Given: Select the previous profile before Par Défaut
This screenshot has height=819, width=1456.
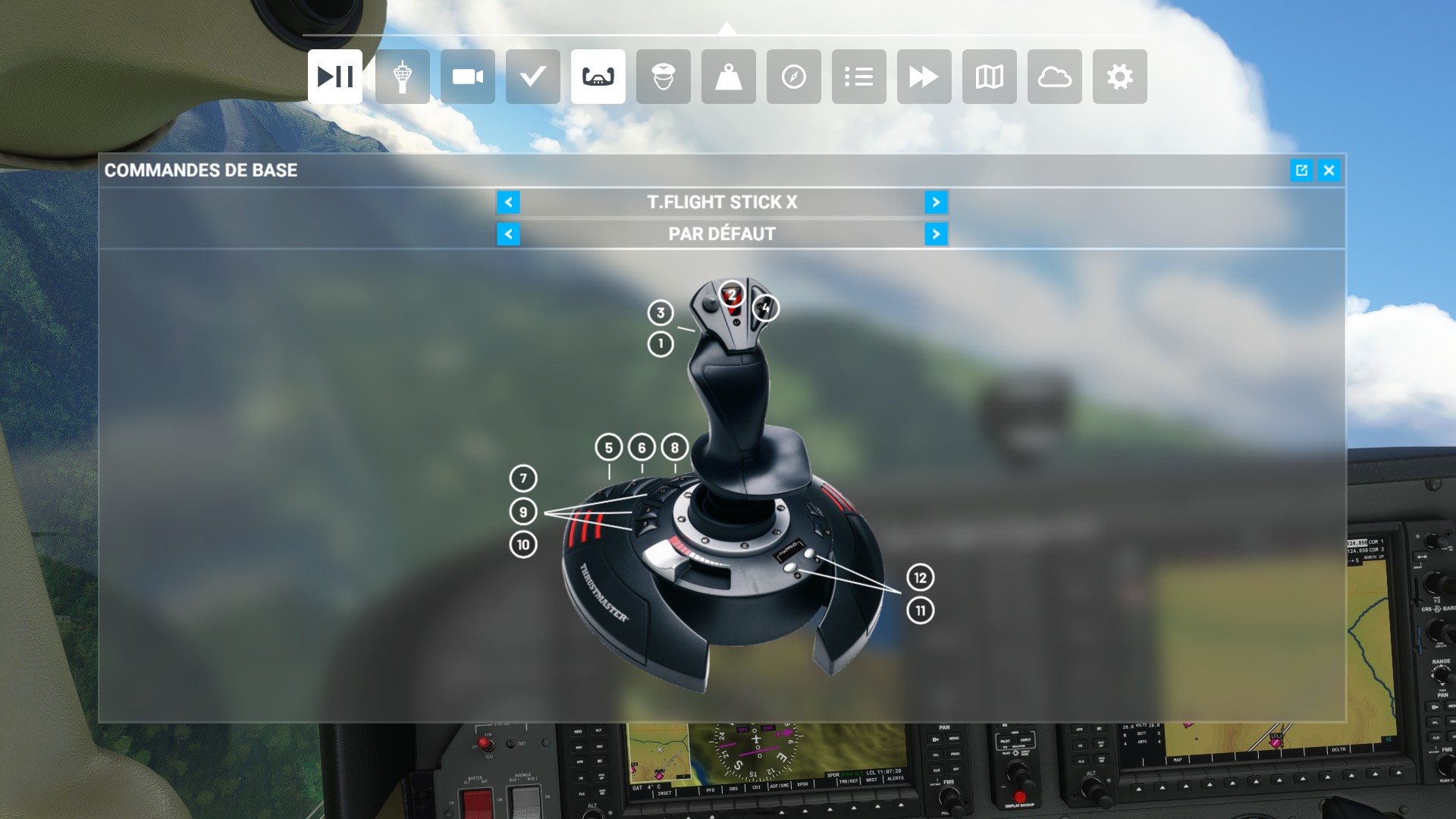Looking at the screenshot, I should (508, 234).
